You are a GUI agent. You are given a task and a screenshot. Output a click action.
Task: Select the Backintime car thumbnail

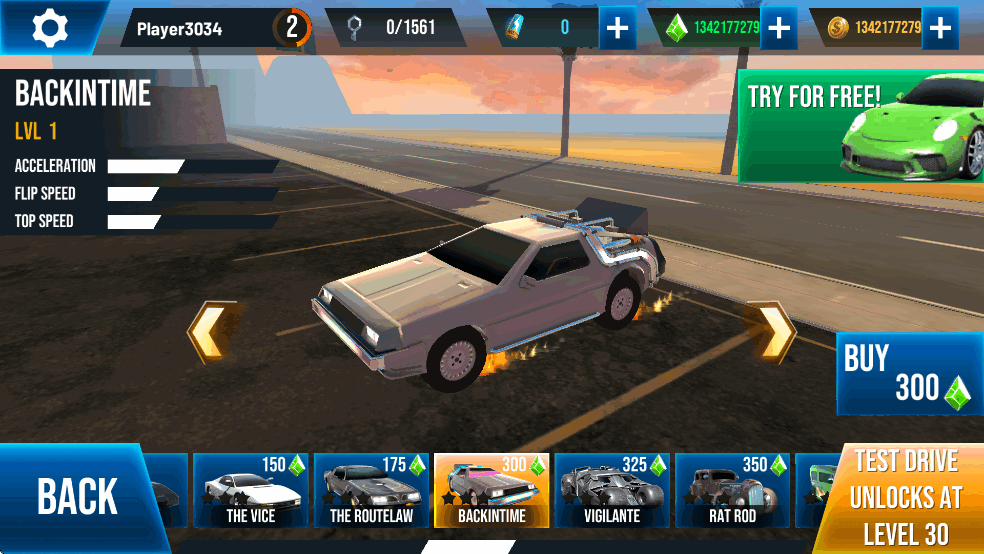(492, 490)
